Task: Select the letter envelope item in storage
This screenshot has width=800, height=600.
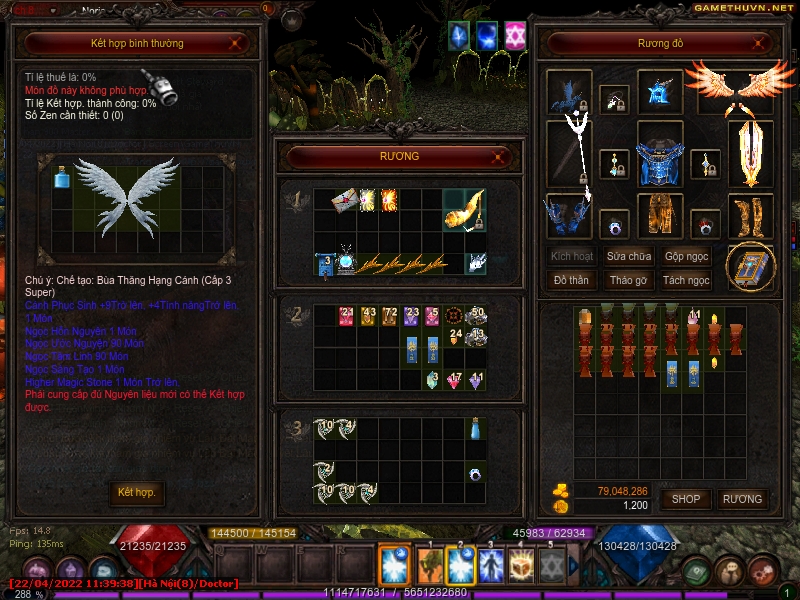Action: pos(345,200)
